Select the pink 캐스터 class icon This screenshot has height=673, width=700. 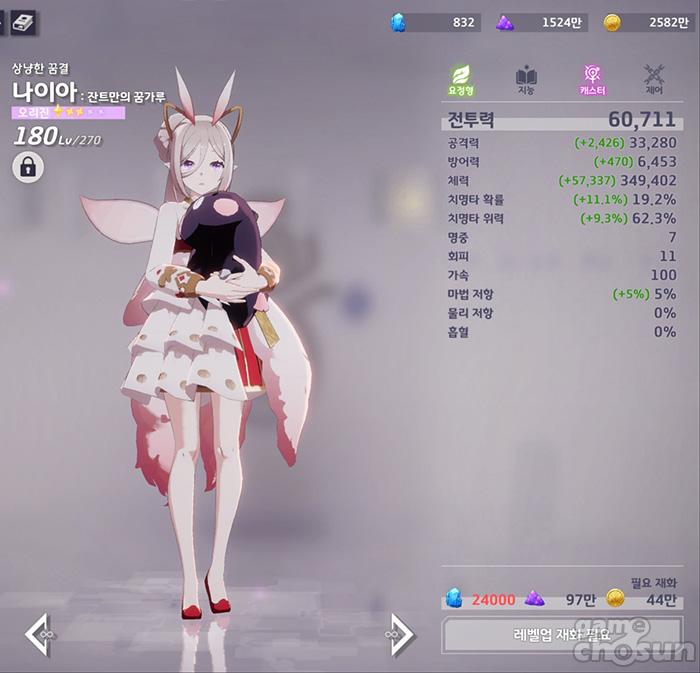coord(592,80)
